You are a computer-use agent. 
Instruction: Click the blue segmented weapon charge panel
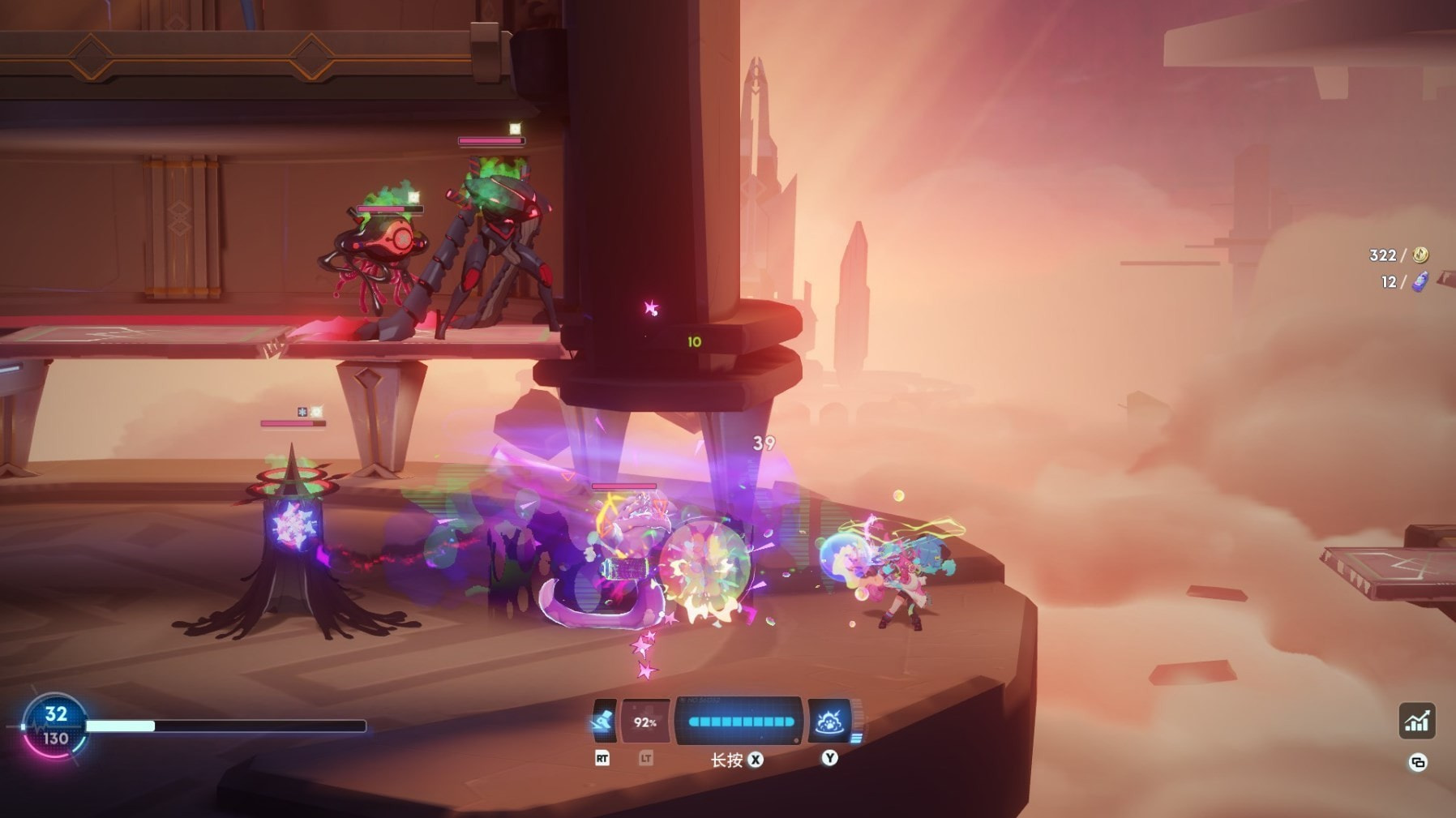739,721
